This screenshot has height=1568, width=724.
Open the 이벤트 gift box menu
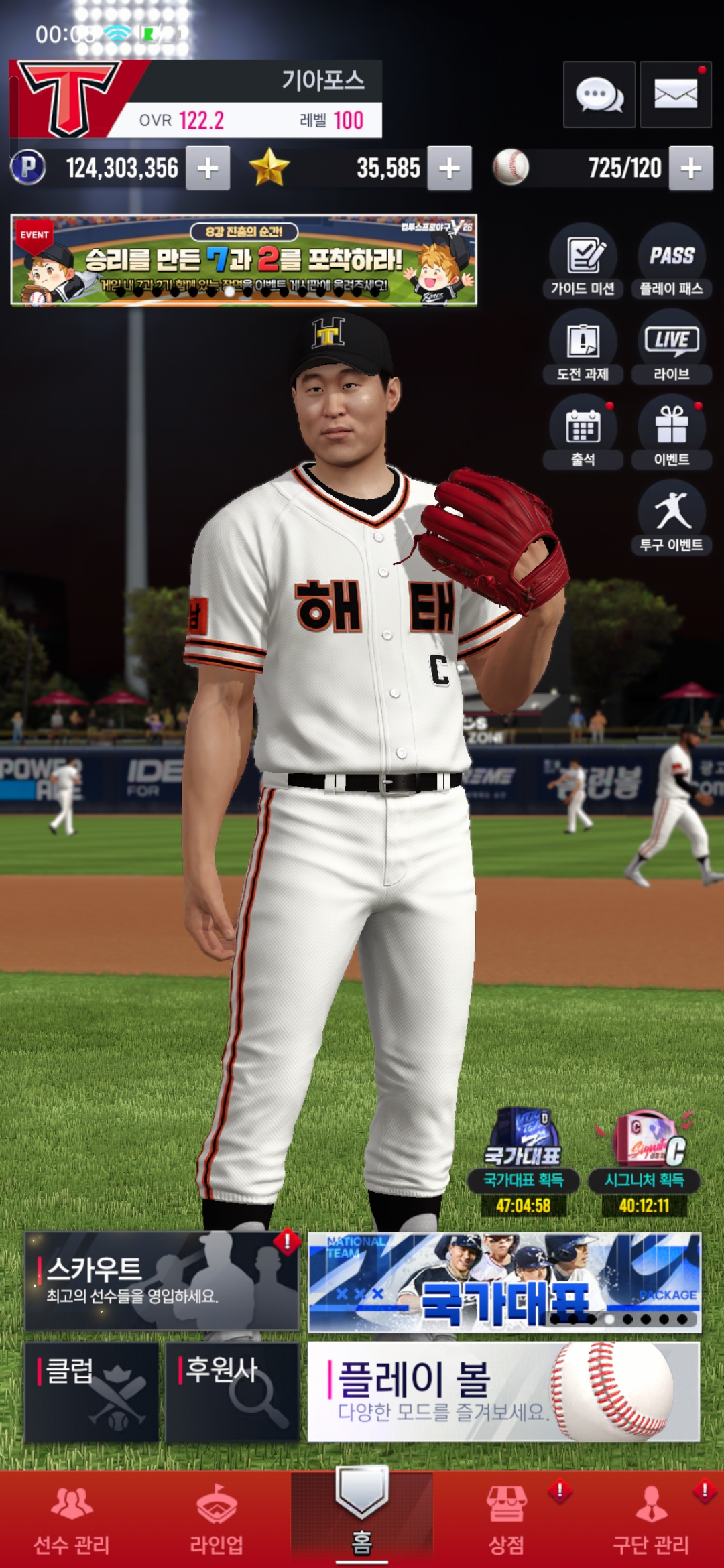coord(671,432)
